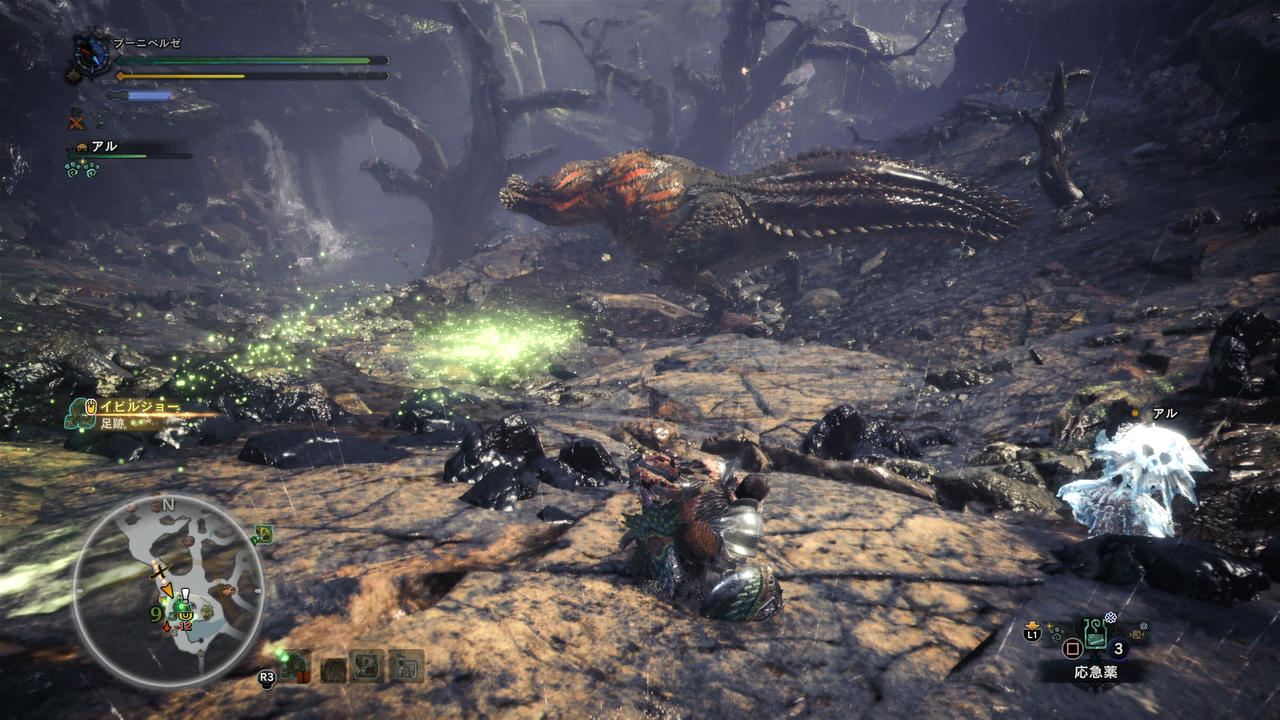Screen dimensions: 1280x720
Task: Select the green map icon beside R3
Action: 294,665
